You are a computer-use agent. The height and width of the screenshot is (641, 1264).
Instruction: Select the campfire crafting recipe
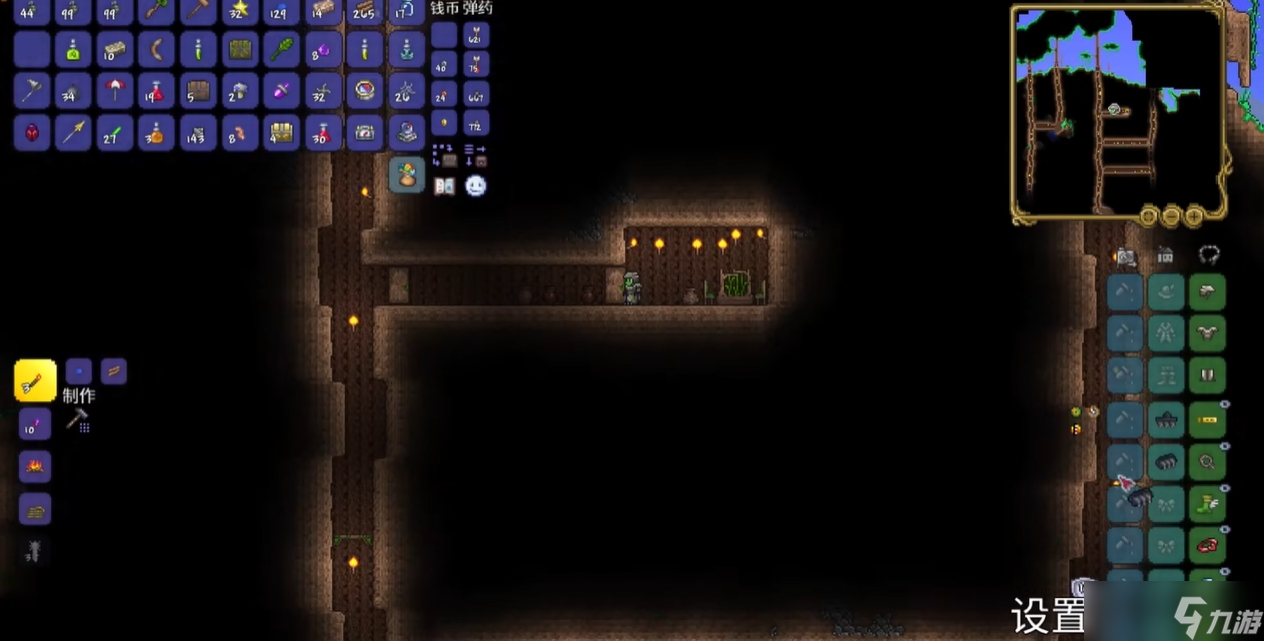tap(35, 467)
